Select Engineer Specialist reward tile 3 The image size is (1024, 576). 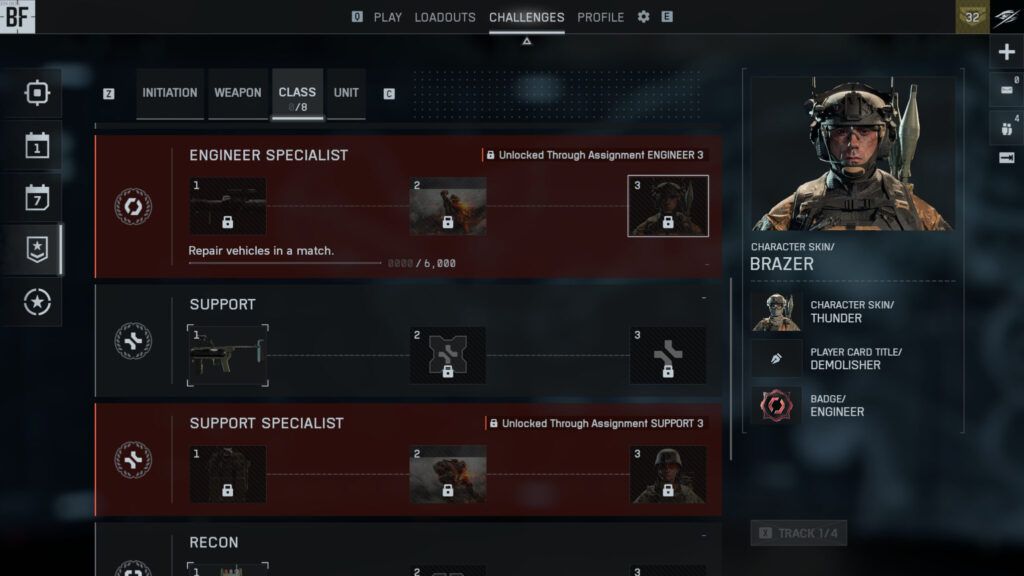(x=668, y=206)
